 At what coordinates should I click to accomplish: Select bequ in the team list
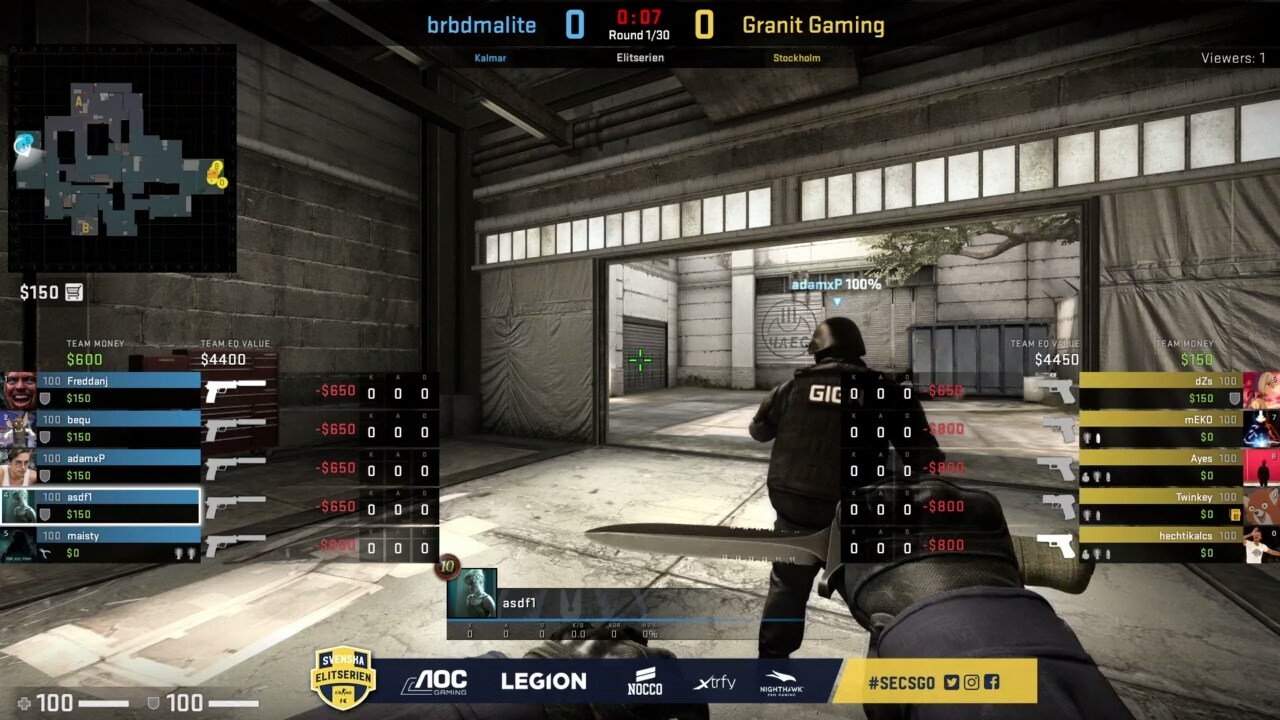tap(118, 428)
